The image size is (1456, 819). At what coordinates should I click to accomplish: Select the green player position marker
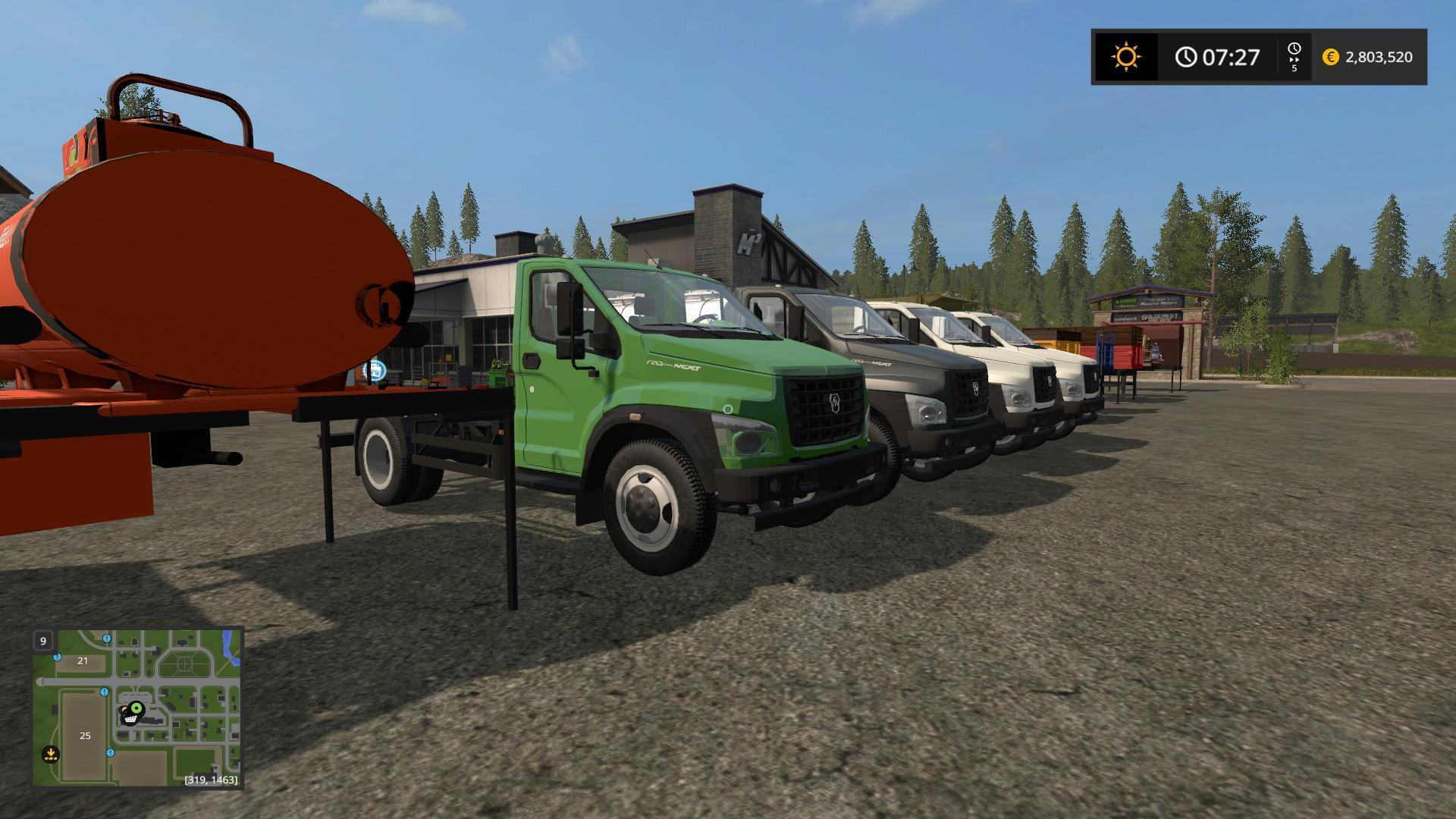click(x=137, y=709)
